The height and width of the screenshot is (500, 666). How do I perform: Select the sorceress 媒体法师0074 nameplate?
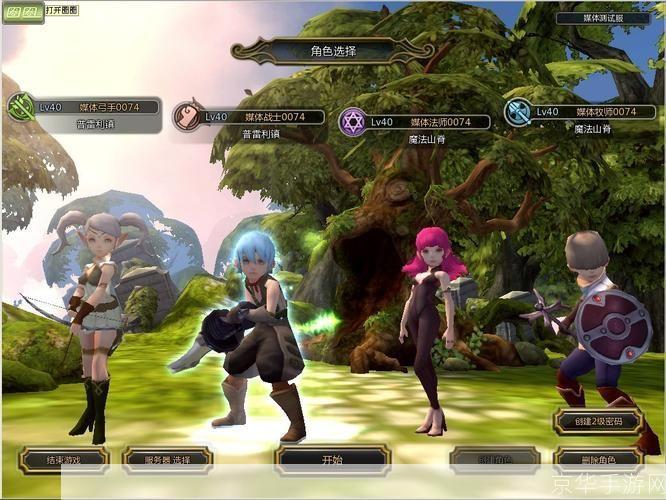pyautogui.click(x=427, y=122)
